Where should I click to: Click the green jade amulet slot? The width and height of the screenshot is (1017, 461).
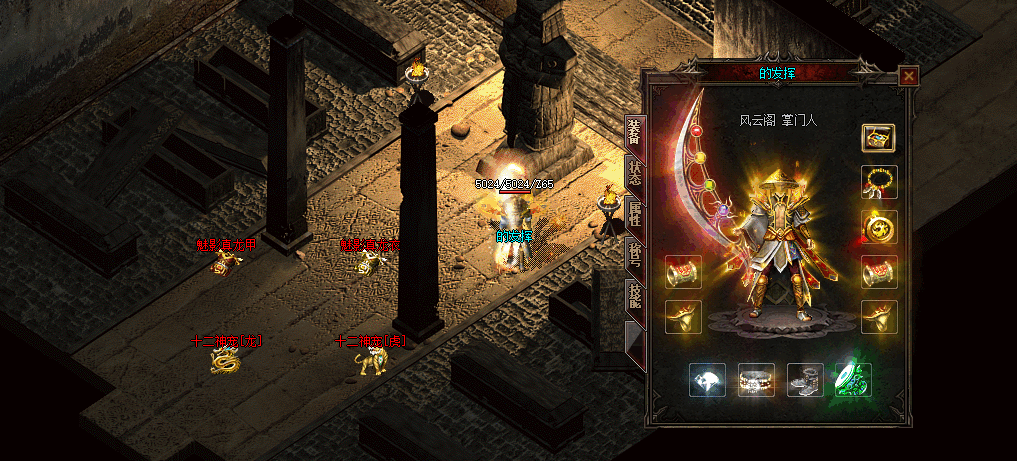[x=853, y=380]
